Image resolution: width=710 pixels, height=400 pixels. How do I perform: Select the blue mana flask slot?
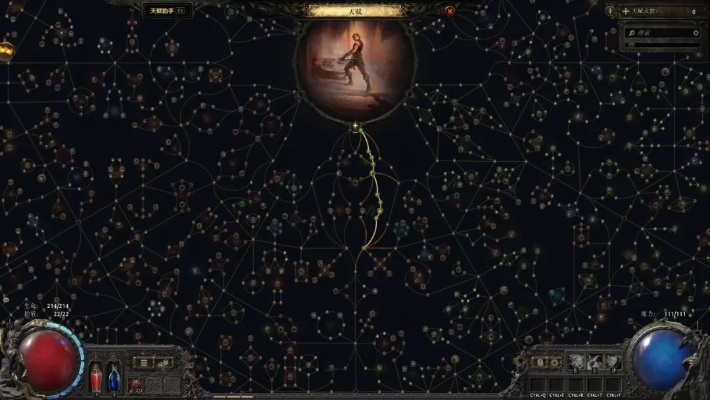[x=113, y=378]
